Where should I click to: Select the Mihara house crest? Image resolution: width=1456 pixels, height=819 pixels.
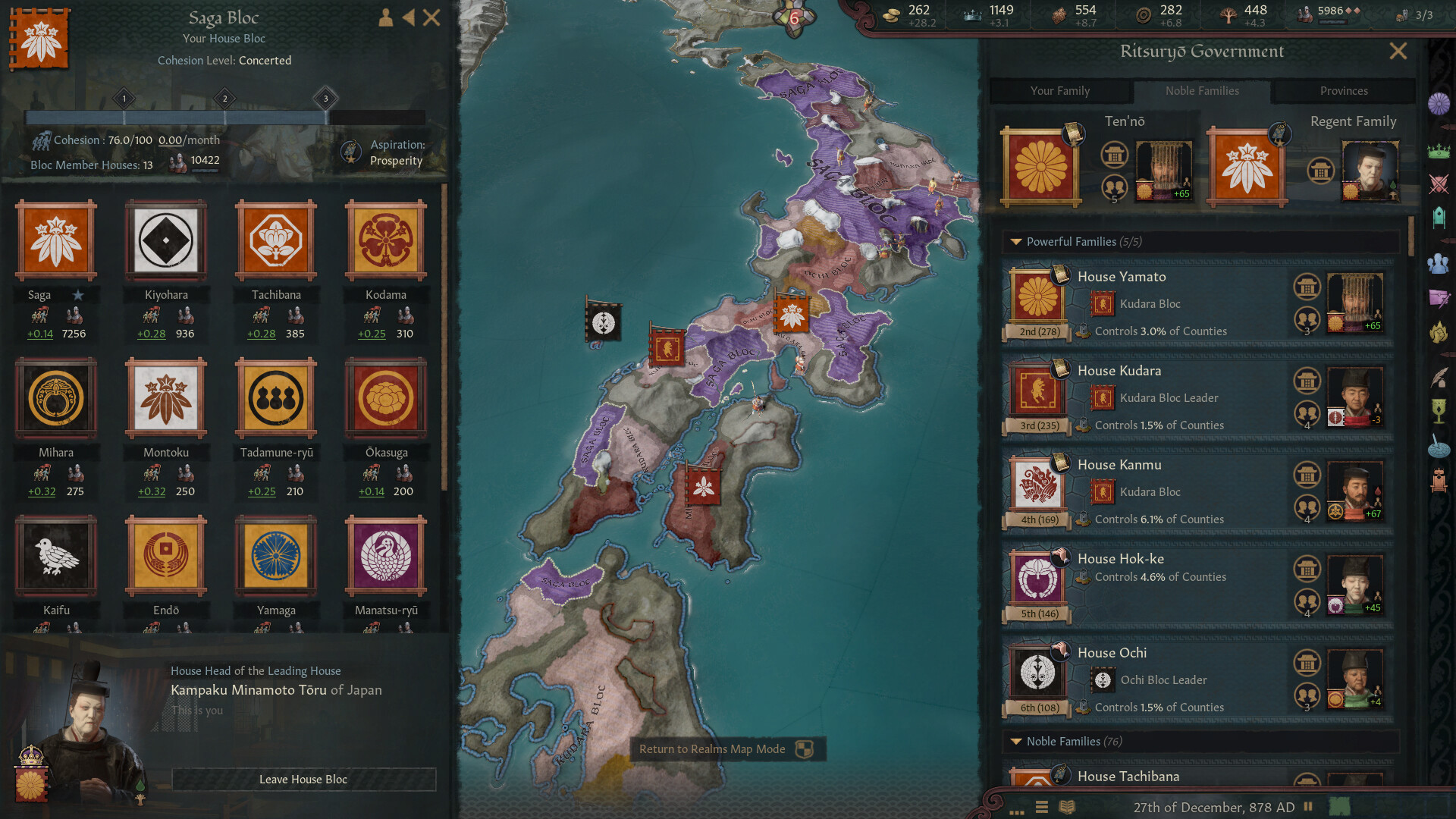click(x=56, y=399)
